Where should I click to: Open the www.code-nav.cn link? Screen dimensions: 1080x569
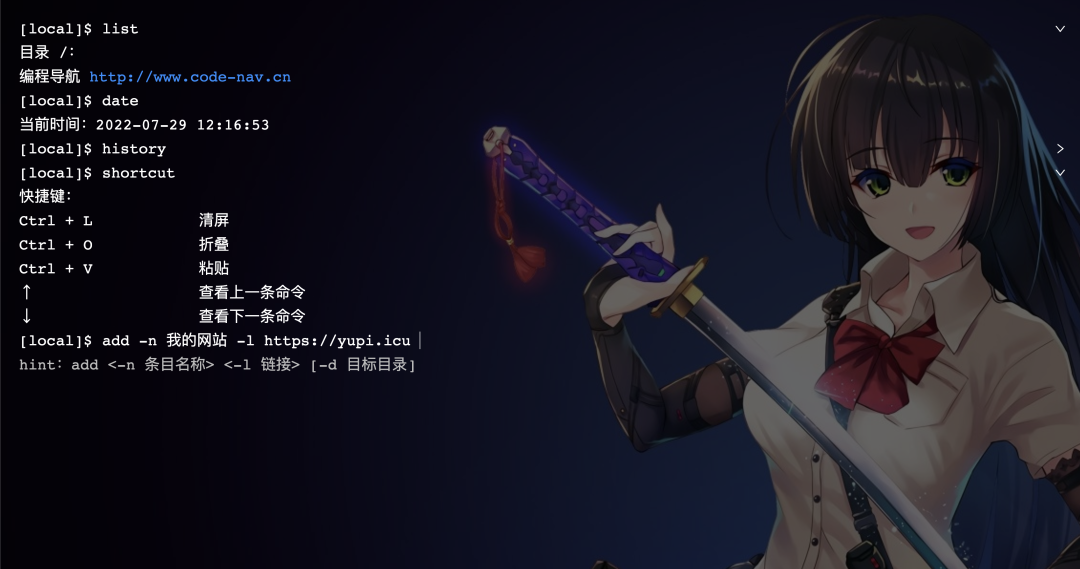click(190, 77)
